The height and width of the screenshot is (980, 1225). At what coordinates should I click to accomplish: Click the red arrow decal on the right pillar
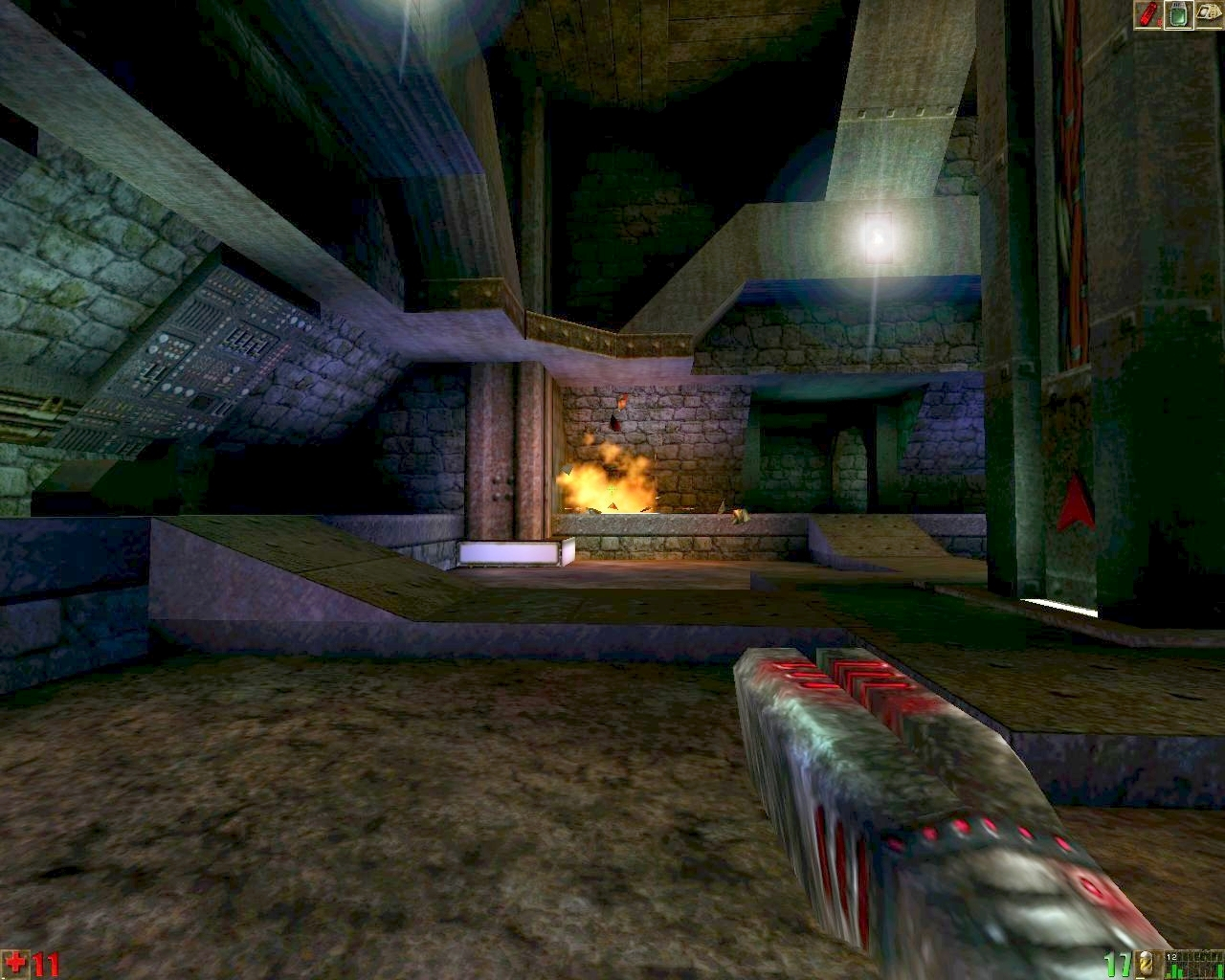[x=1076, y=502]
